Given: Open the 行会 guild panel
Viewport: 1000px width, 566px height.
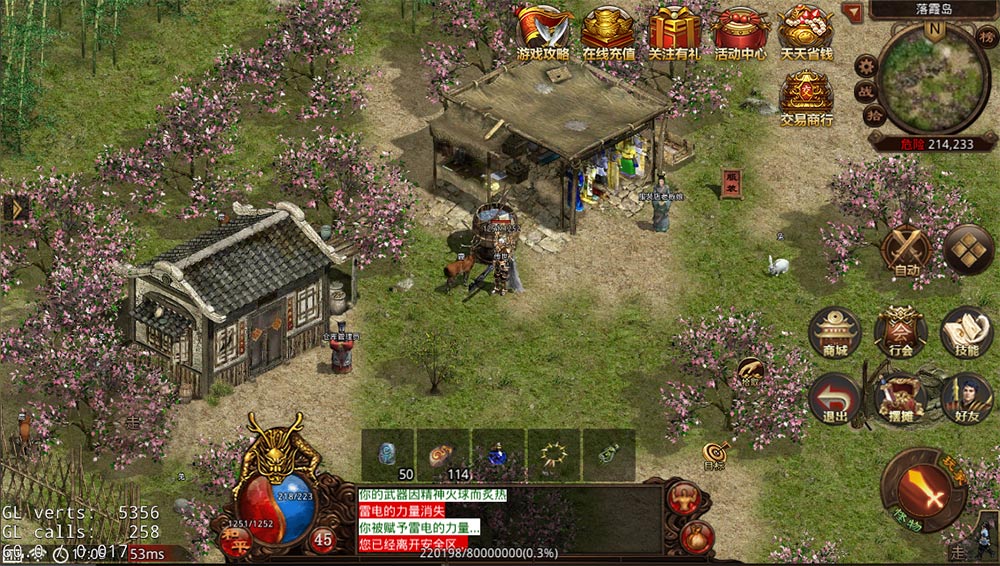Looking at the screenshot, I should [x=900, y=332].
